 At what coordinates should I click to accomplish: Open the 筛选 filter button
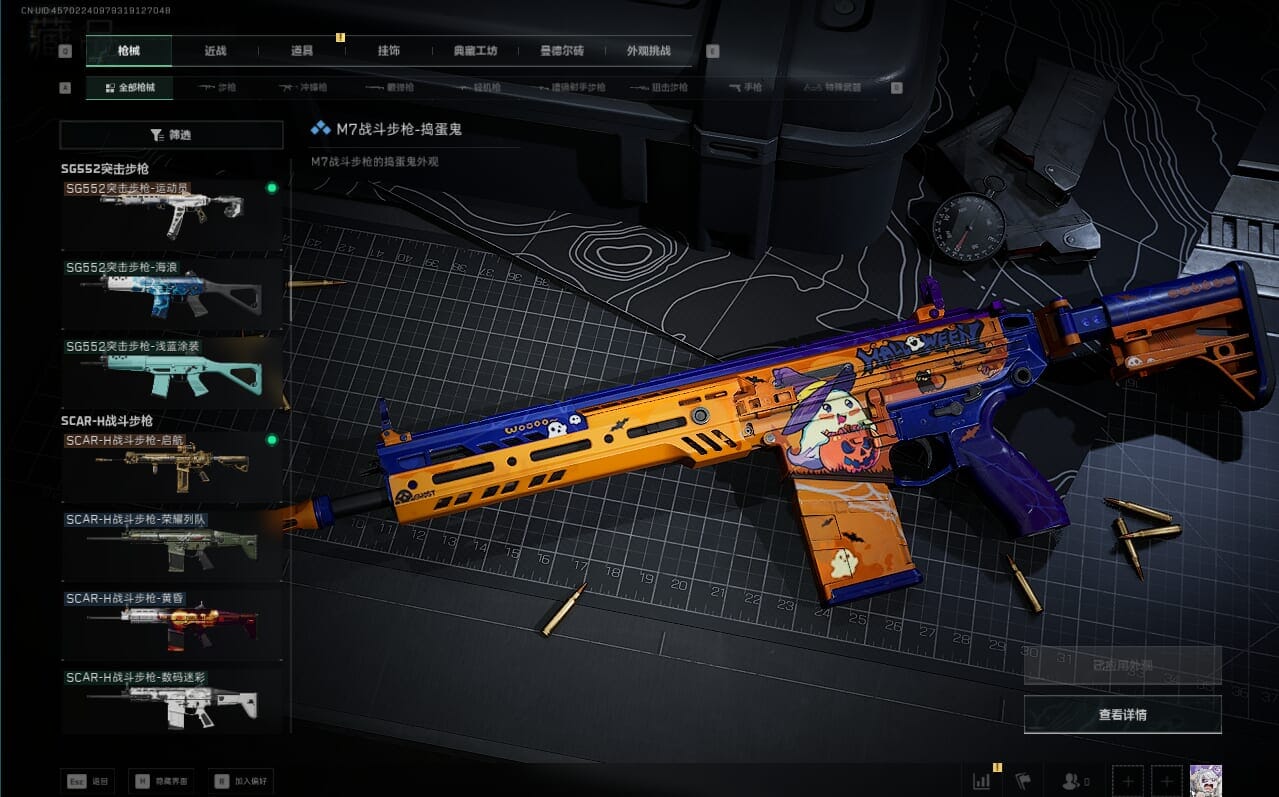tap(171, 135)
